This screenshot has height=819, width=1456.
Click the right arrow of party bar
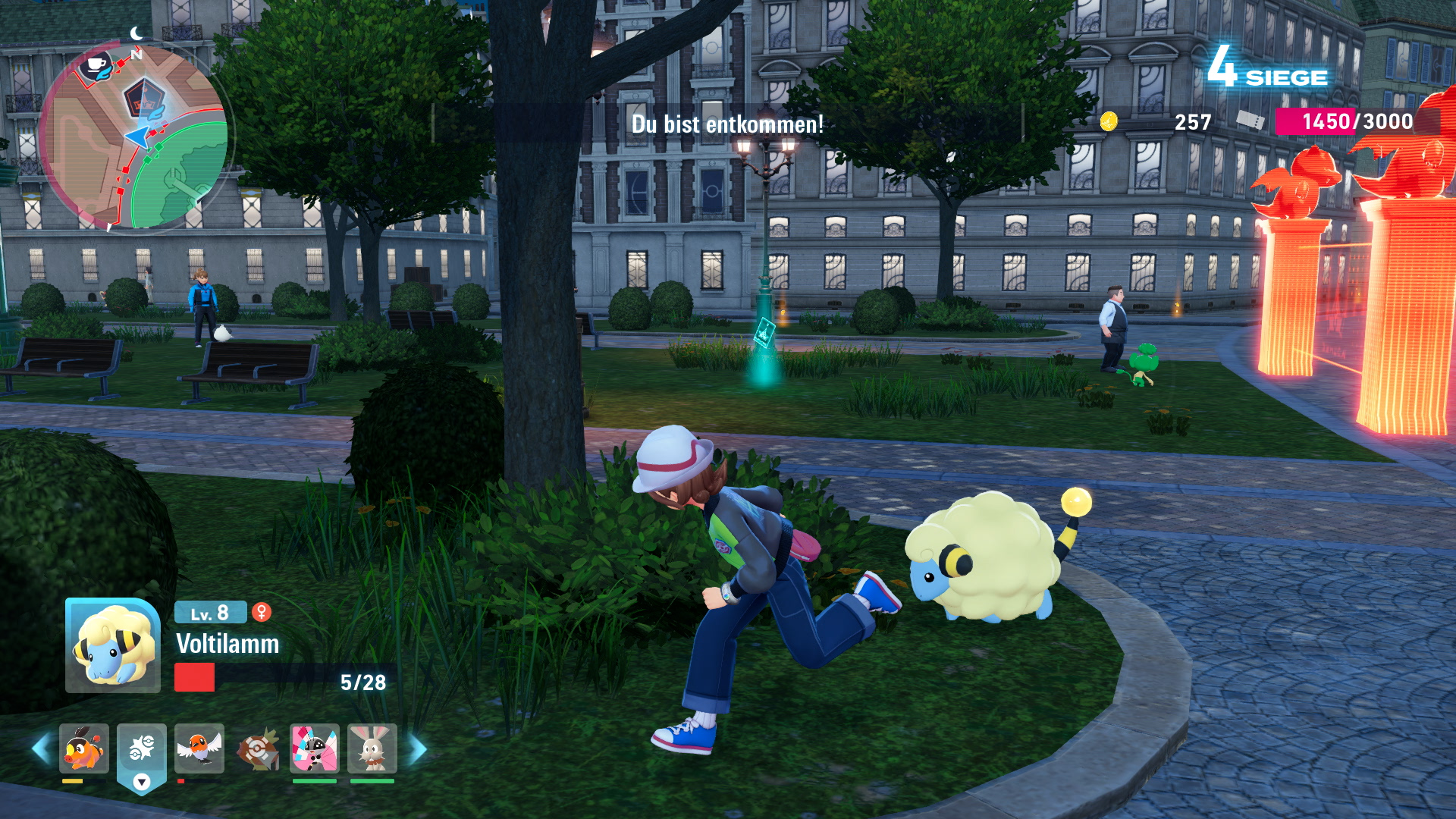point(418,749)
